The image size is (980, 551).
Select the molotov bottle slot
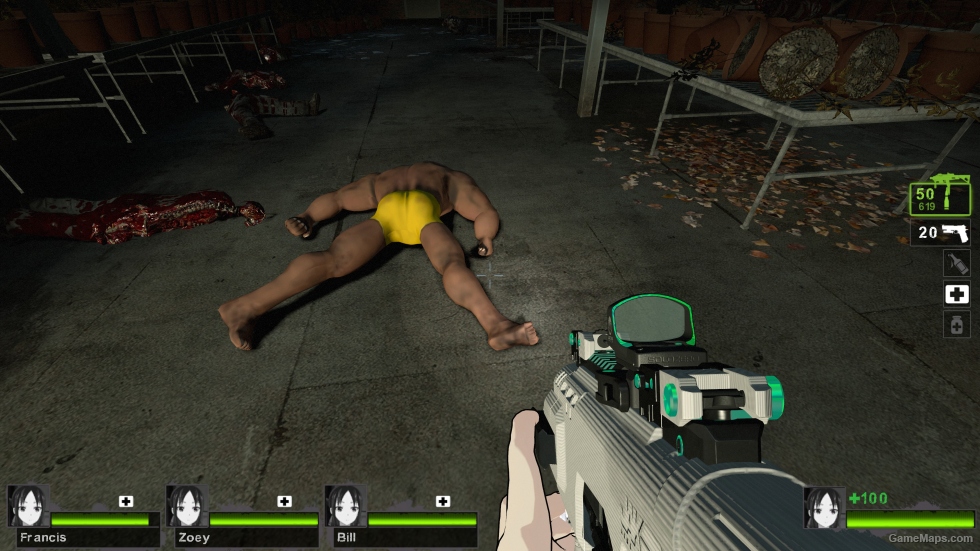pos(957,263)
